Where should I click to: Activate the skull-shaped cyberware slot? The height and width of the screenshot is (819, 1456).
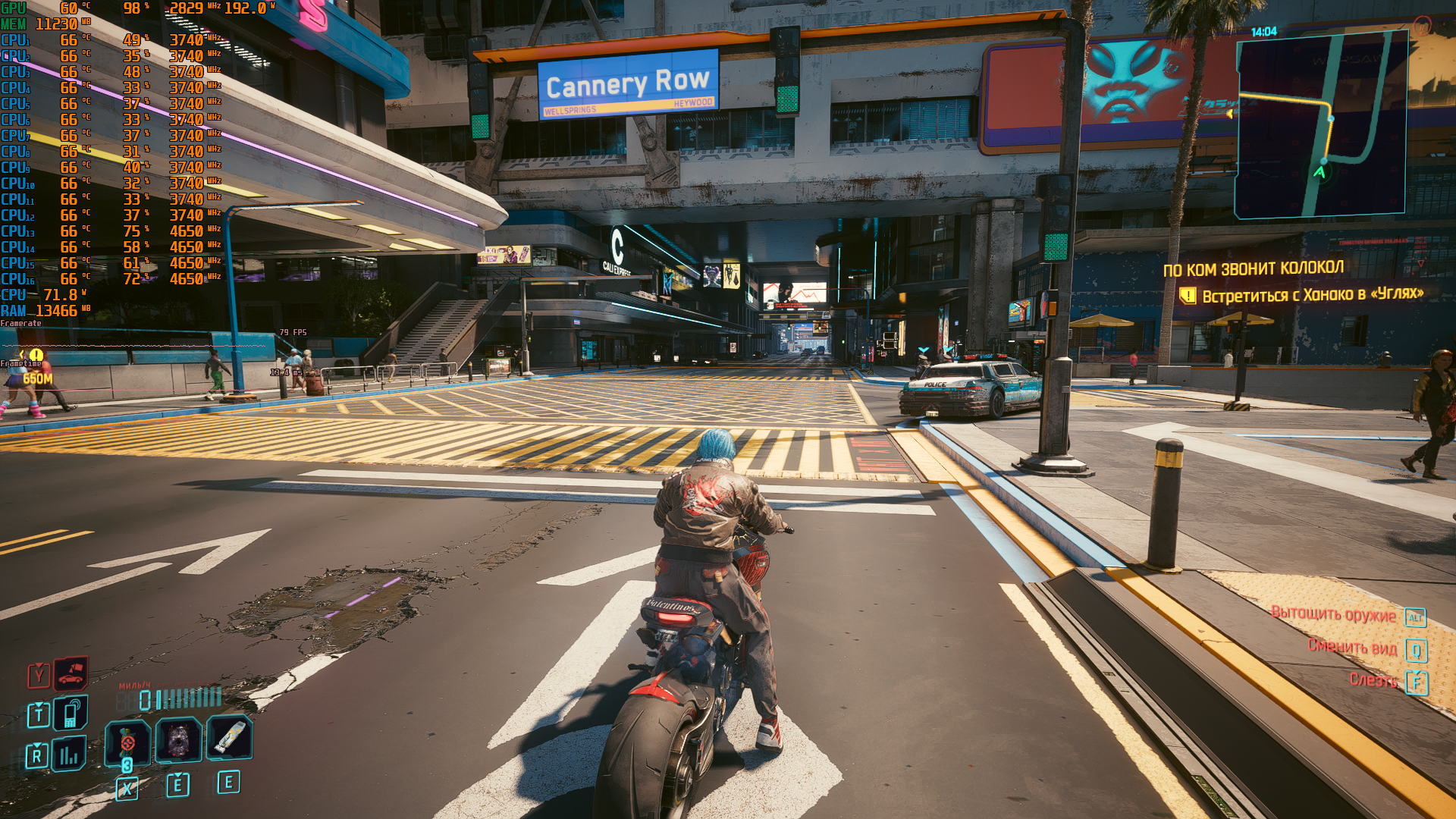(x=178, y=739)
